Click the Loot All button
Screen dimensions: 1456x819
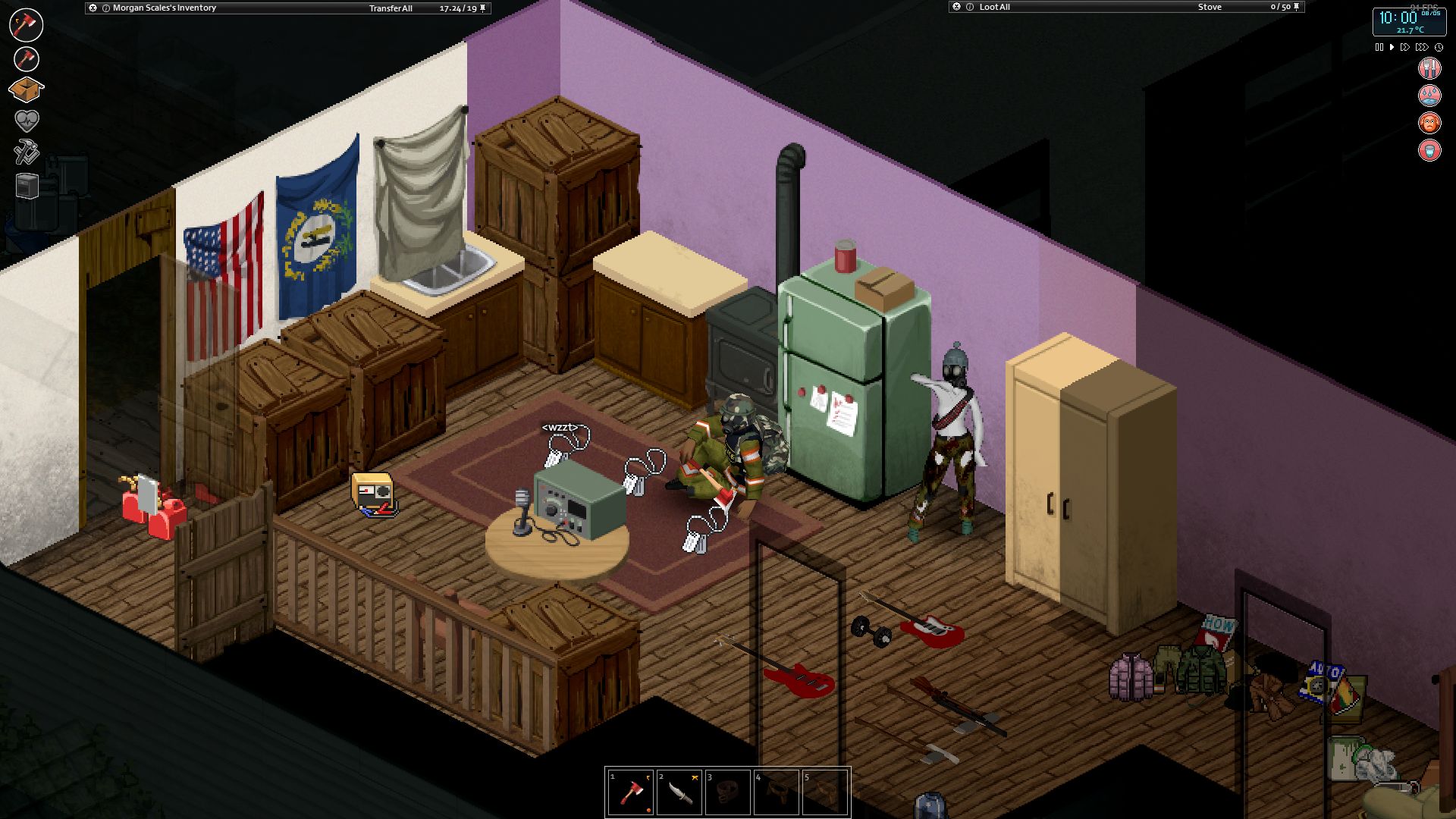click(x=994, y=8)
